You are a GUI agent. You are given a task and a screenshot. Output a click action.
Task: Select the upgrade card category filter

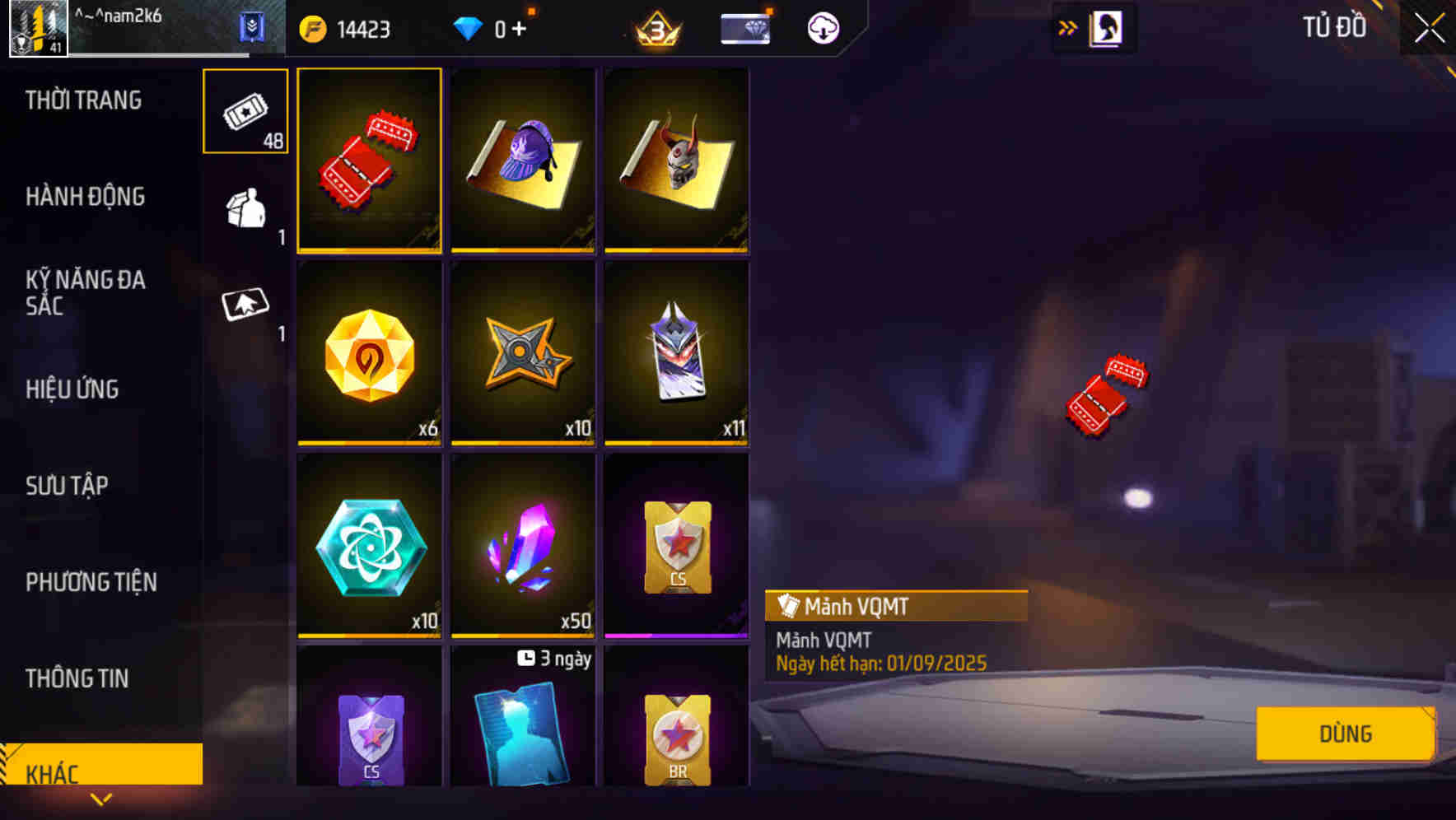(x=245, y=309)
